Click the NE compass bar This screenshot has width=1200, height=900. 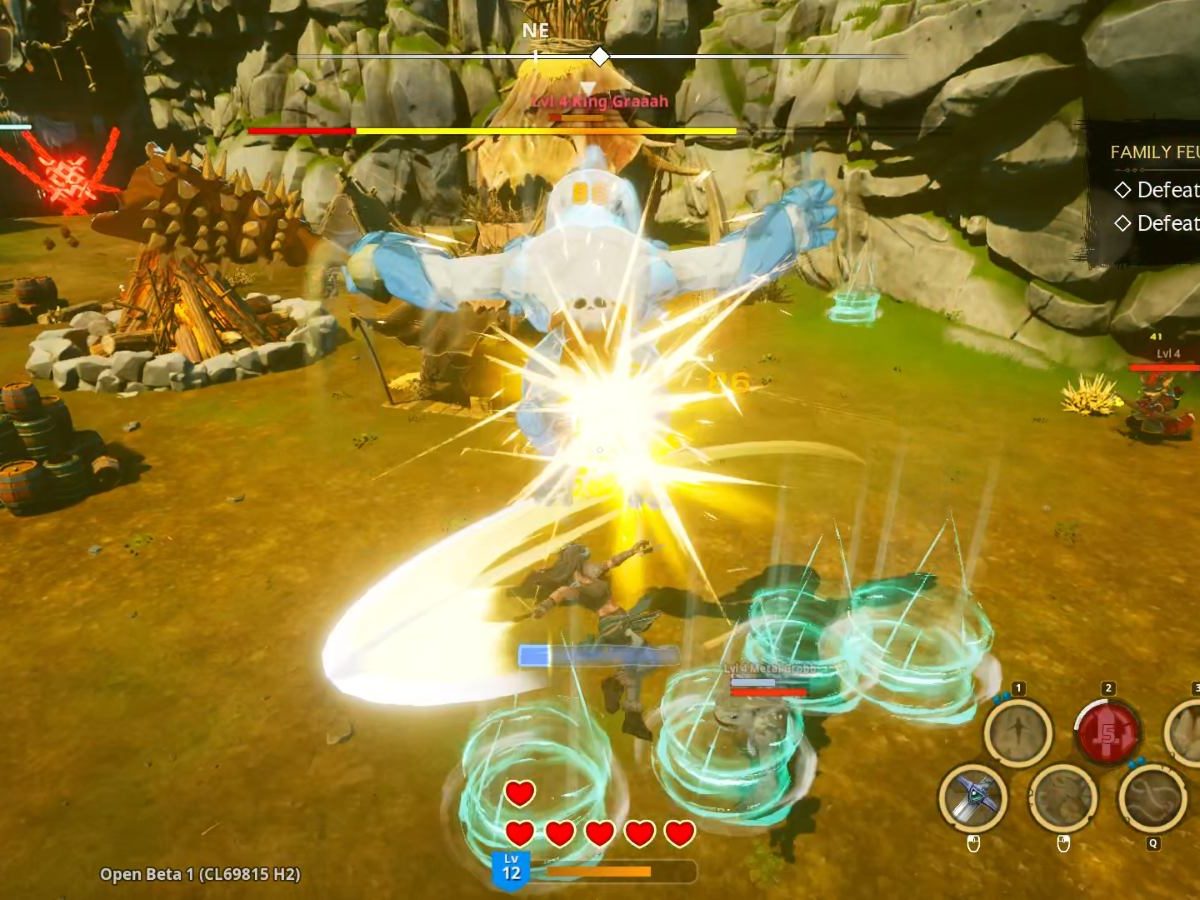click(x=600, y=56)
